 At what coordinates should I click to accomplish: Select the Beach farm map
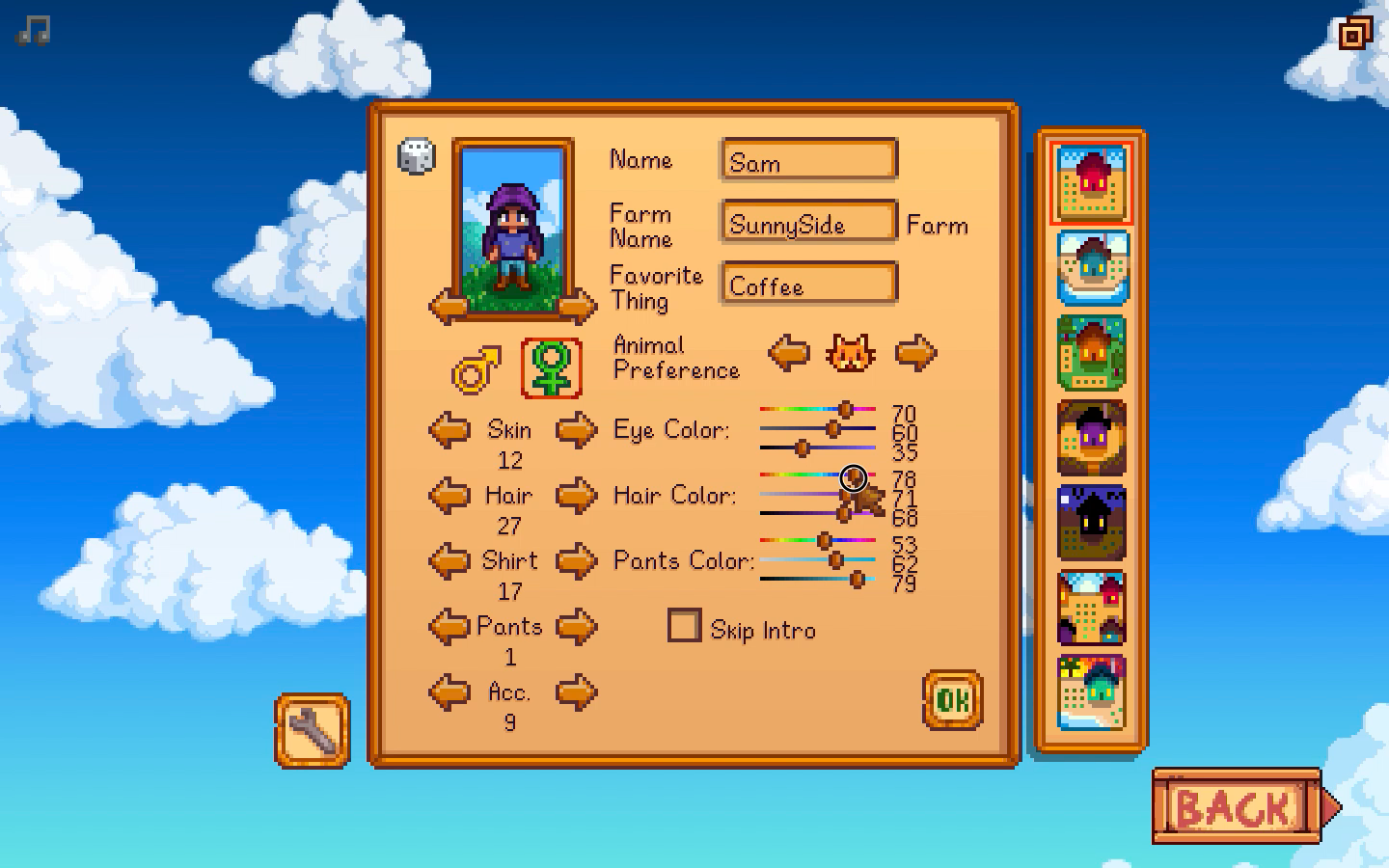click(1093, 690)
